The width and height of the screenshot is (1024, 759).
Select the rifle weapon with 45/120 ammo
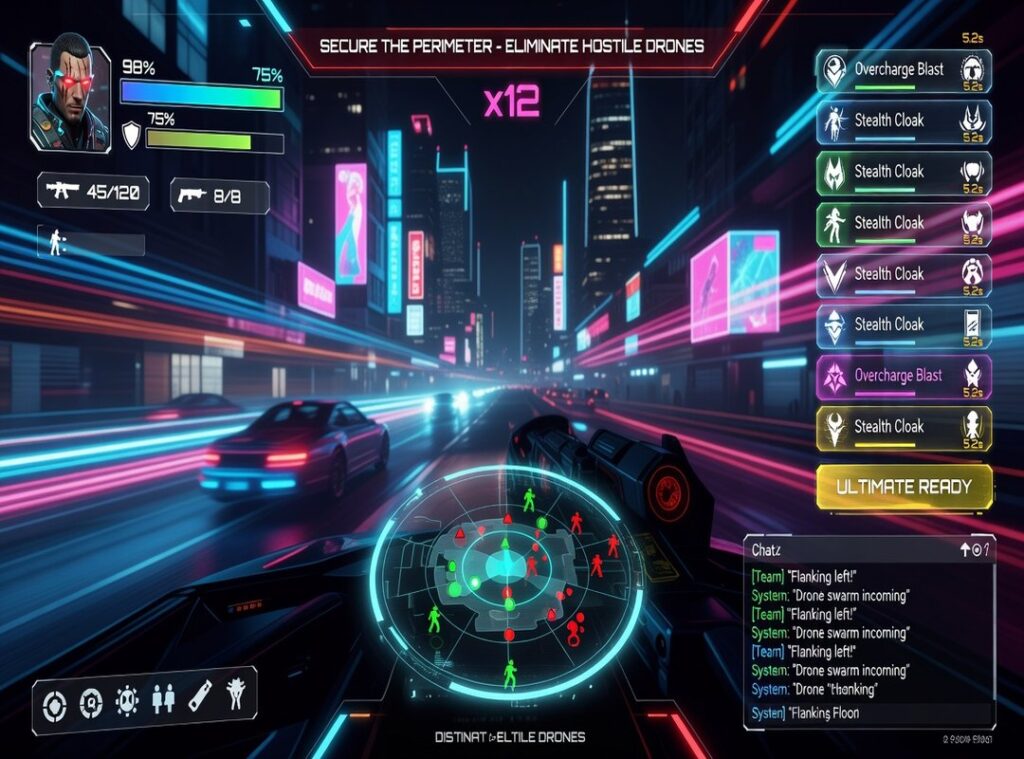click(93, 191)
